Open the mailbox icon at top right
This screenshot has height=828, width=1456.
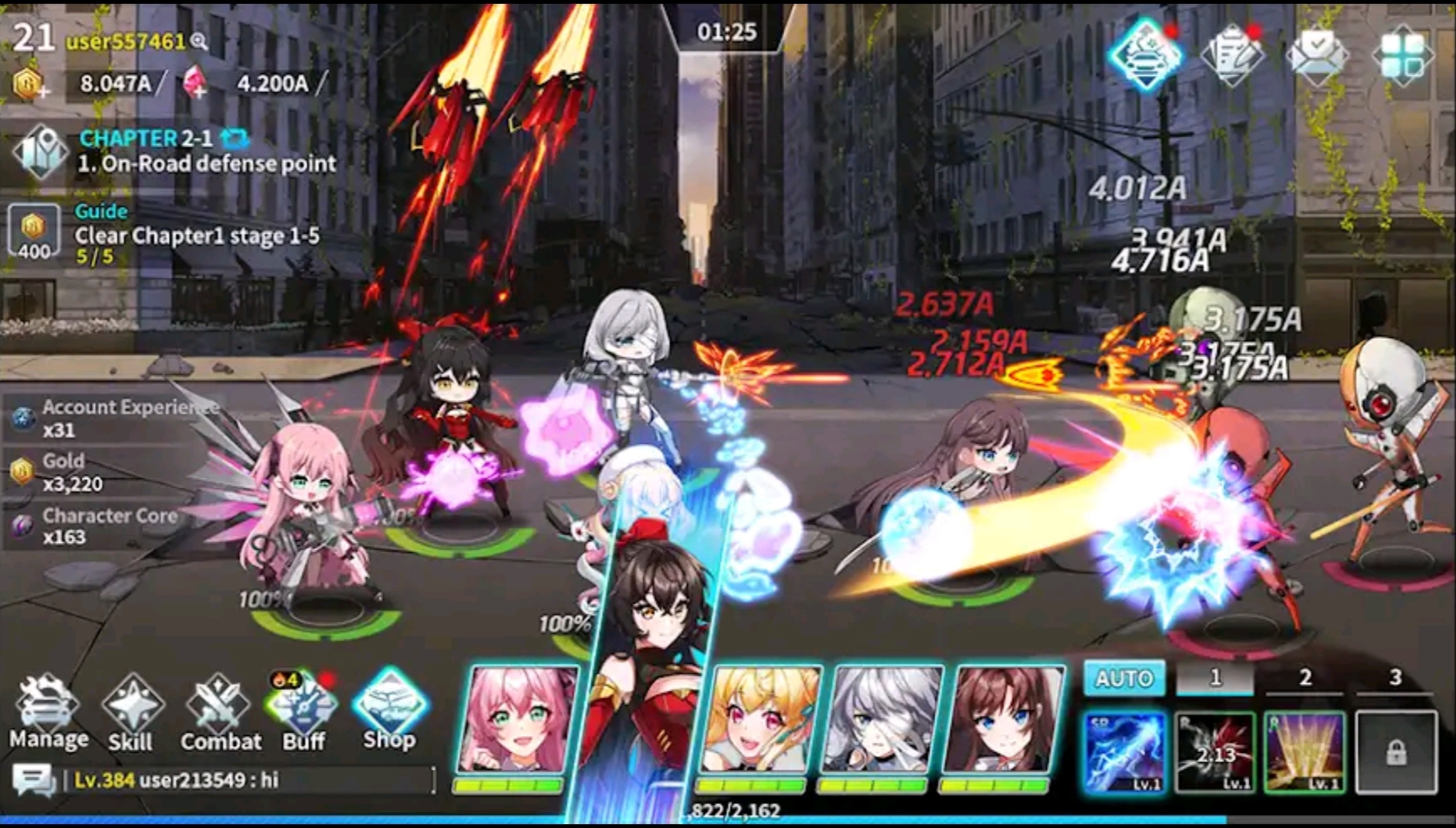point(1317,54)
